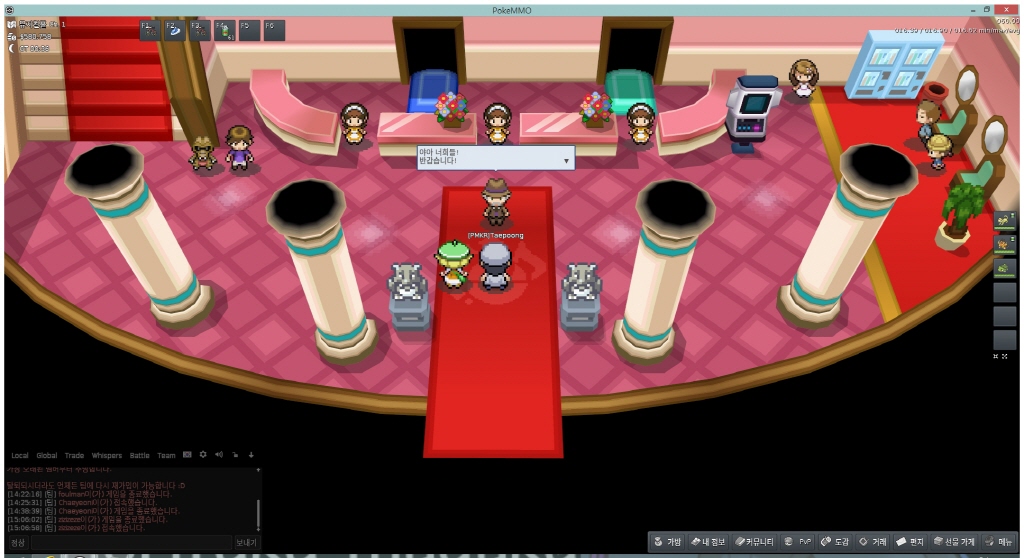Image resolution: width=1024 pixels, height=558 pixels.
Task: Switch to the Team chat tab
Action: point(166,455)
